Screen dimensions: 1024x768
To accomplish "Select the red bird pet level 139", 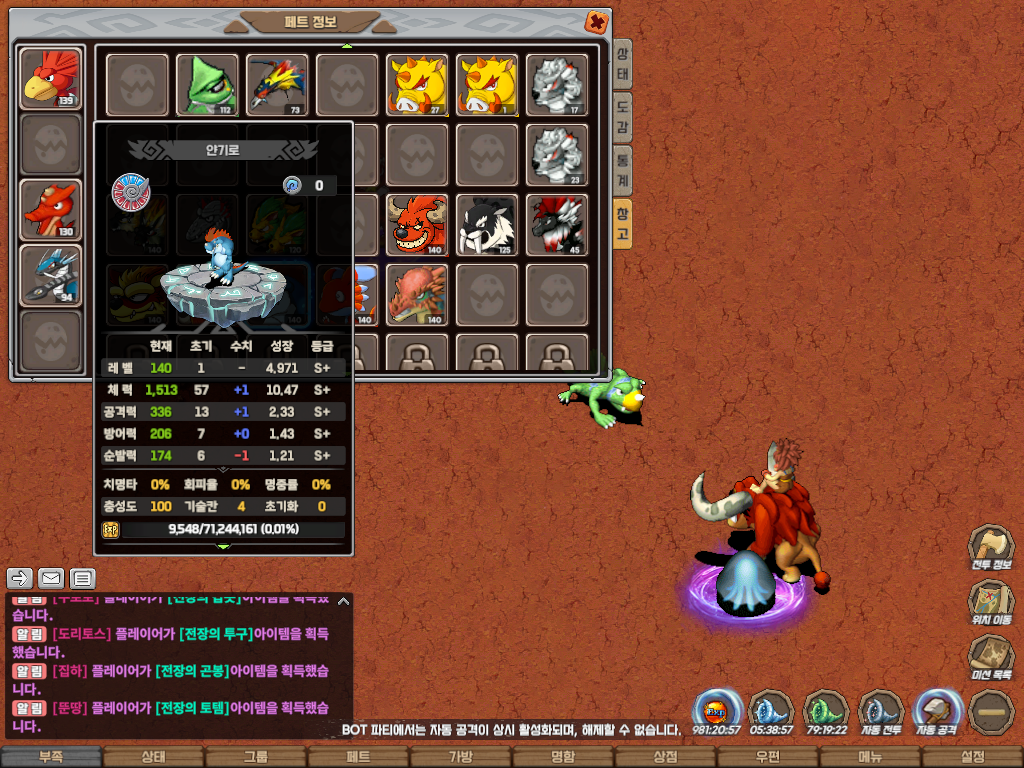I will click(x=50, y=78).
